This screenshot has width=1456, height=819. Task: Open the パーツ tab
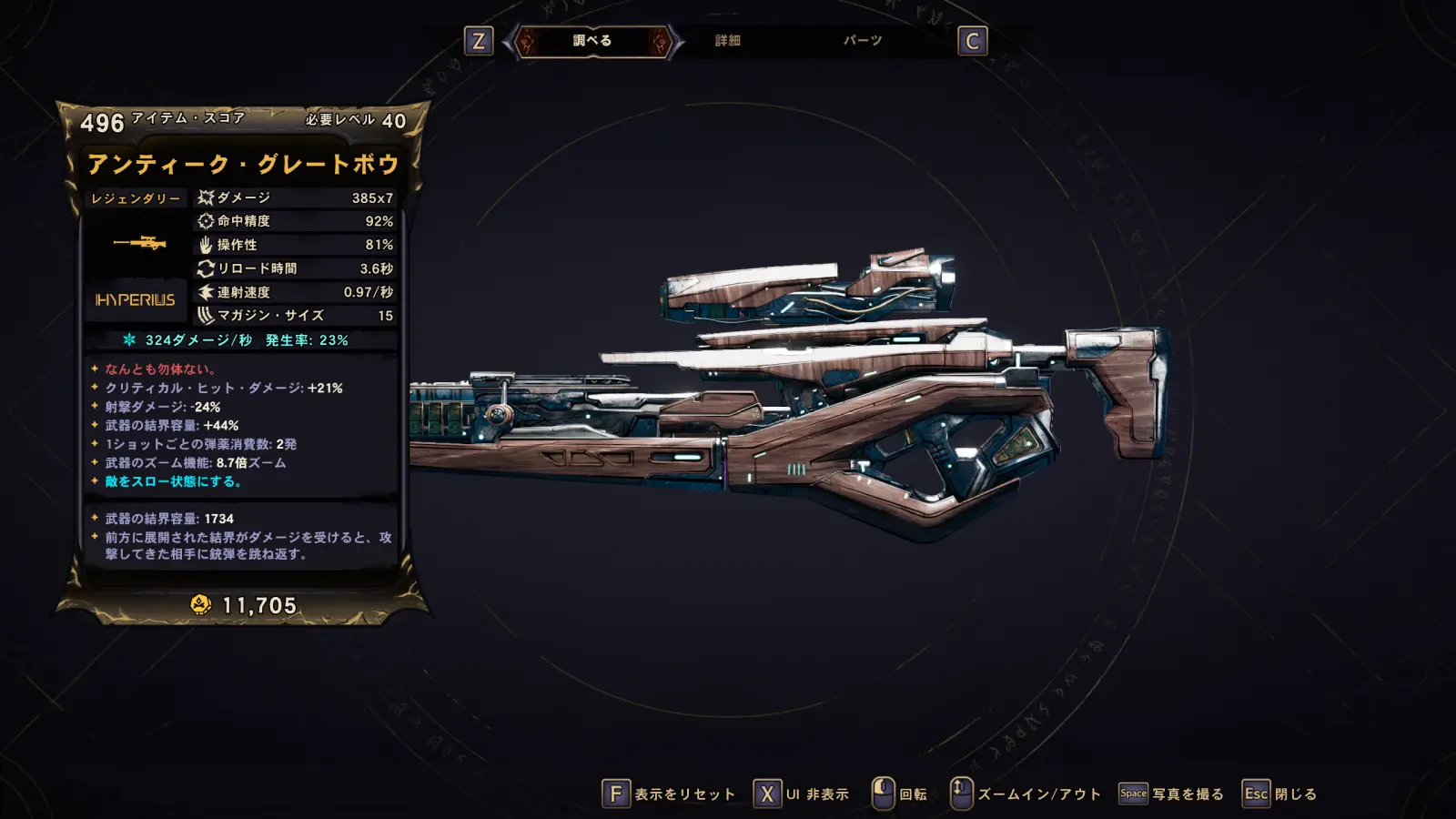click(862, 41)
